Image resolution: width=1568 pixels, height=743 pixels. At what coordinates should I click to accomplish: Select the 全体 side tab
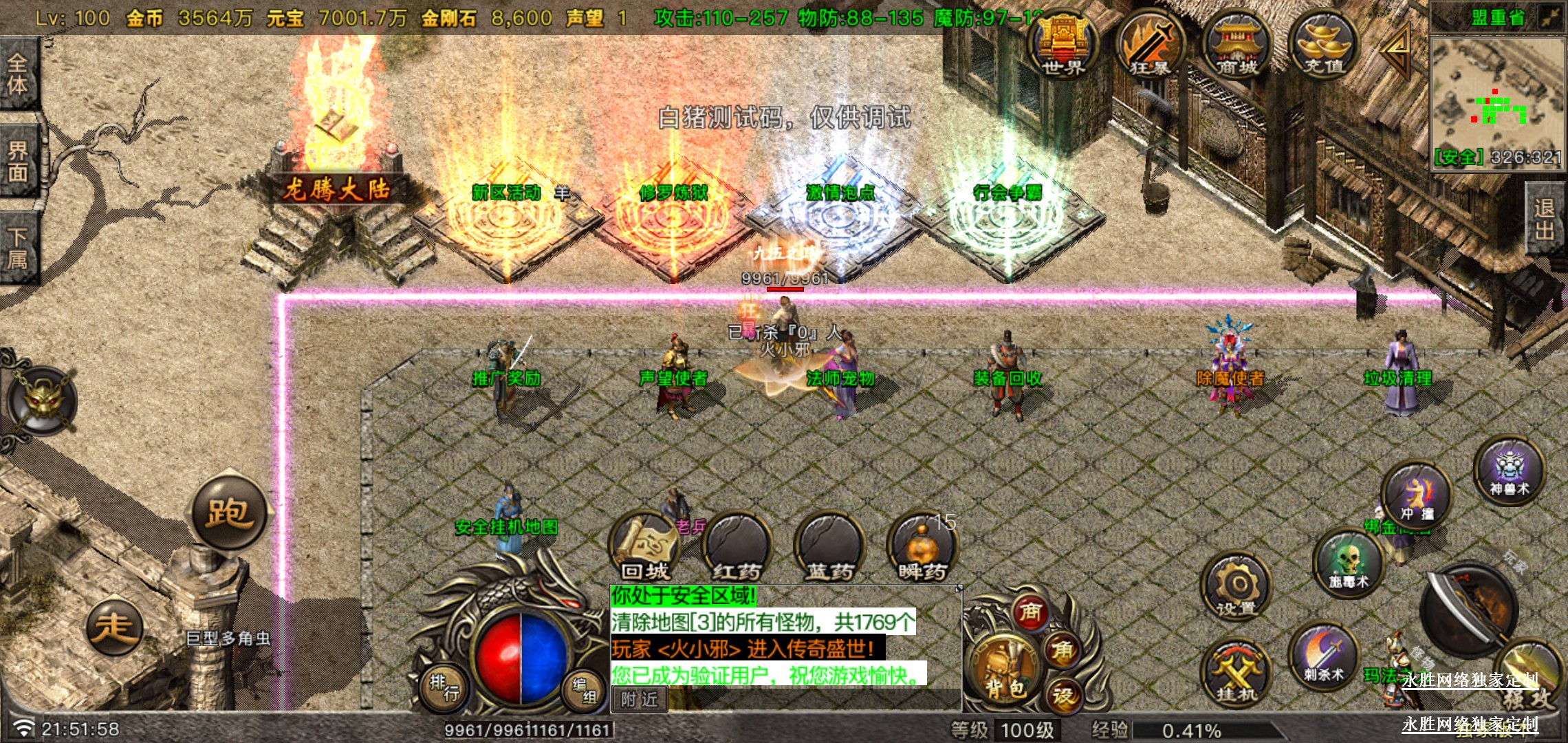pos(18,74)
